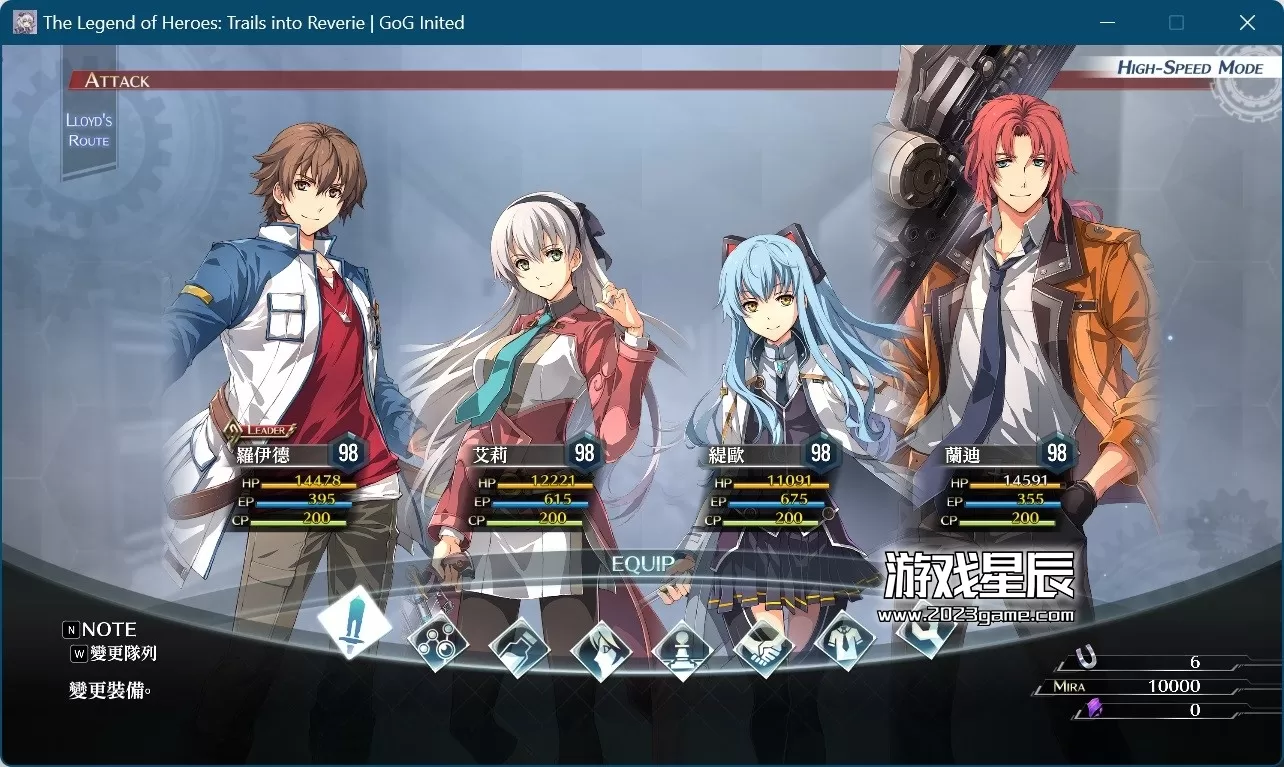Minimize the game window
1284x767 pixels.
coord(1107,22)
